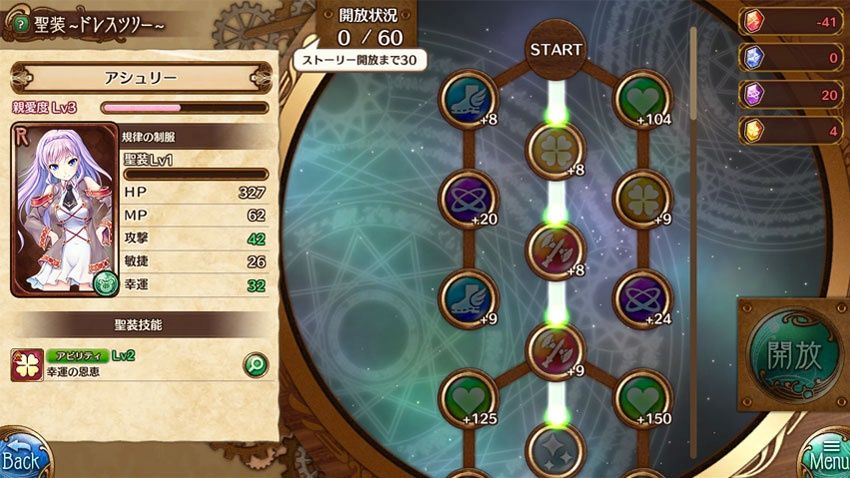The image size is (850, 478).
Task: Select the purple orbit +24 node
Action: tap(642, 297)
